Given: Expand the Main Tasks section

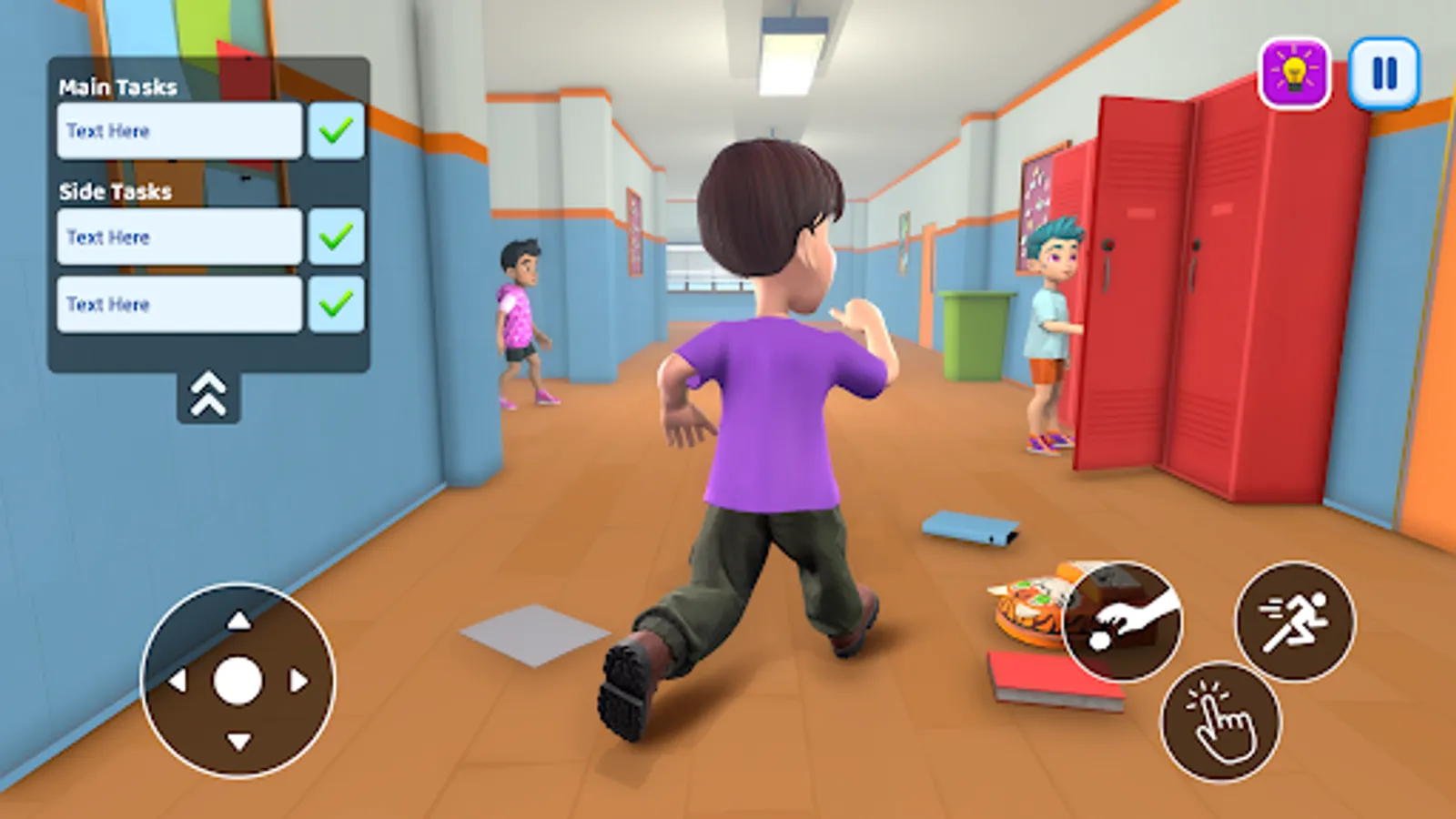Looking at the screenshot, I should tap(118, 87).
